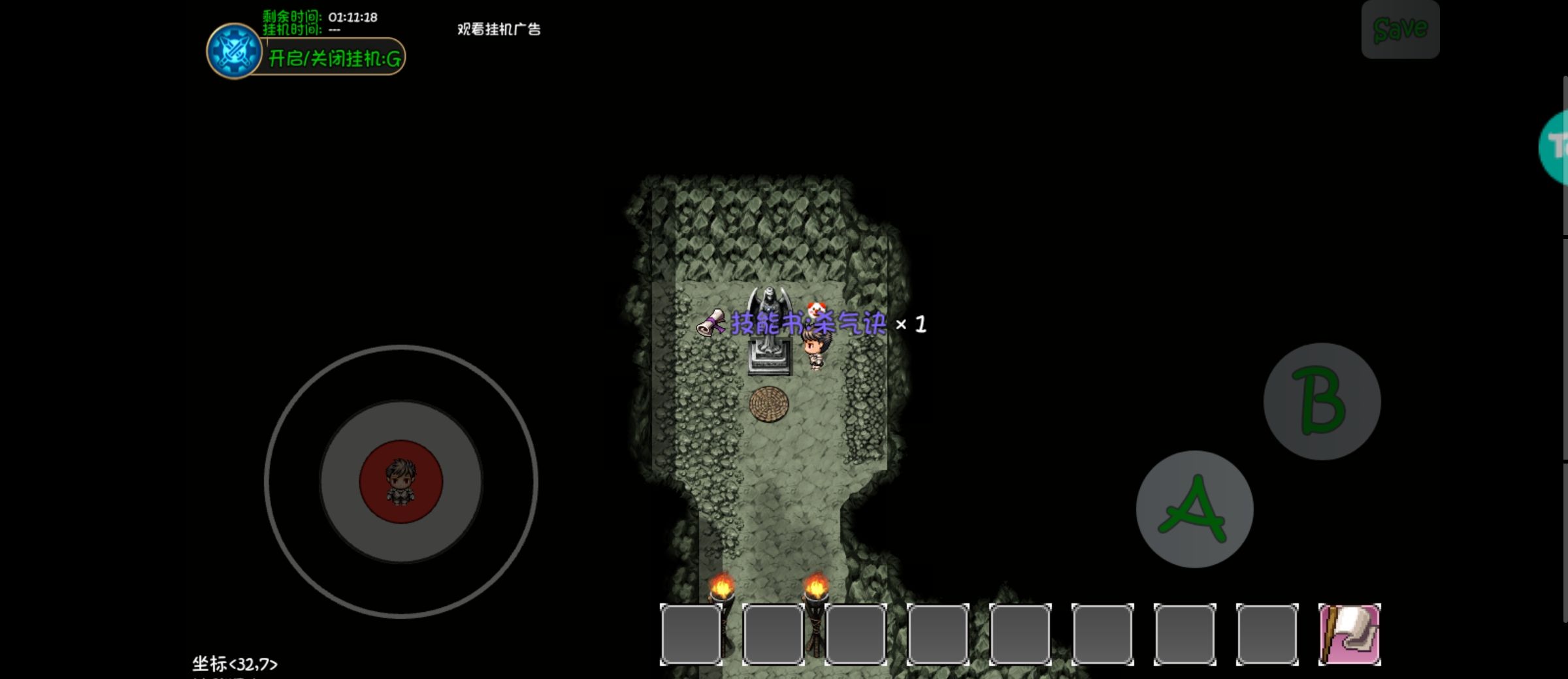The image size is (1568, 679).
Task: Open the teal floating overlay bubble
Action: (x=1556, y=147)
